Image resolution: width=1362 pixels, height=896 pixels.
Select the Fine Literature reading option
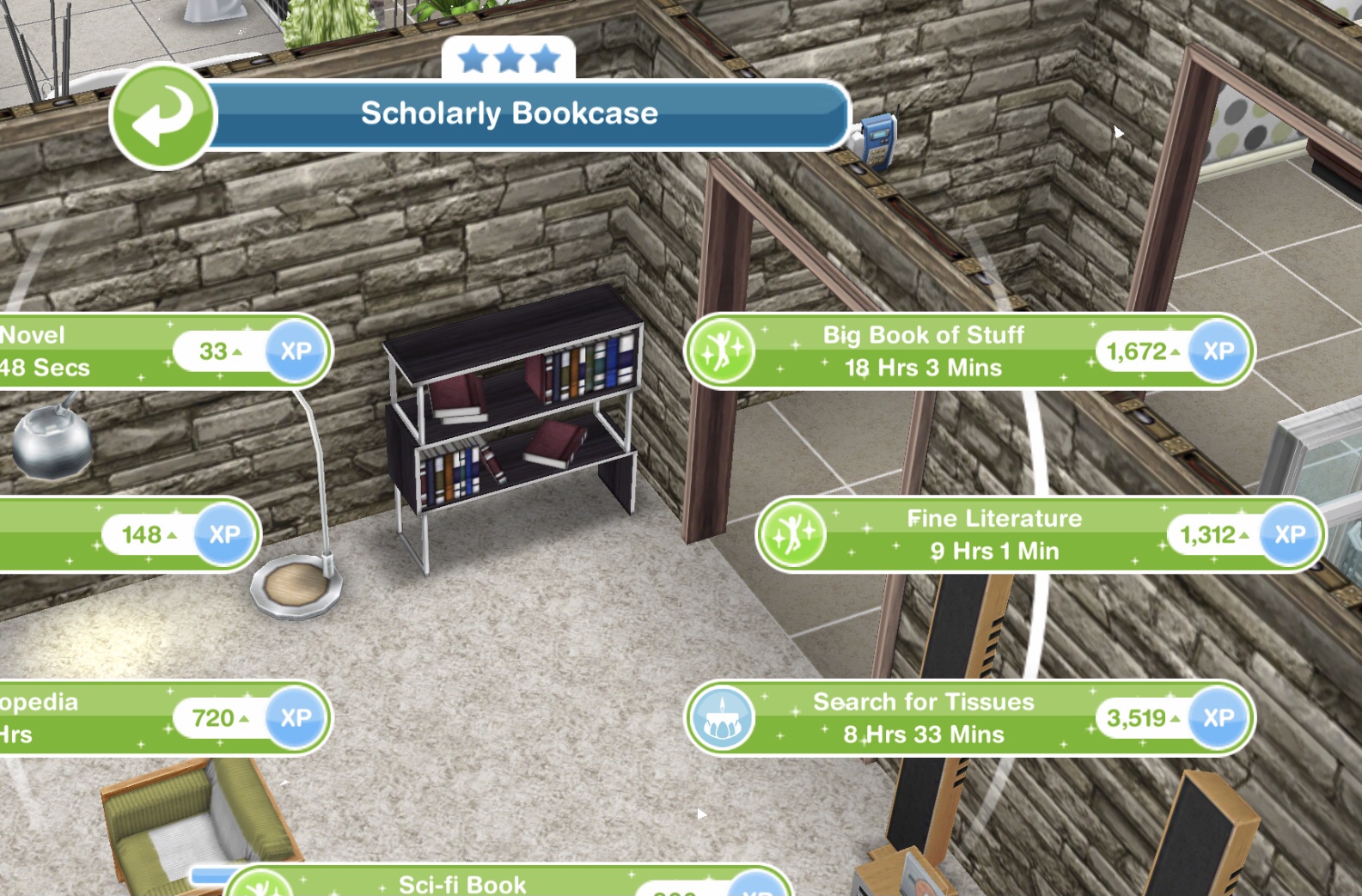(994, 534)
